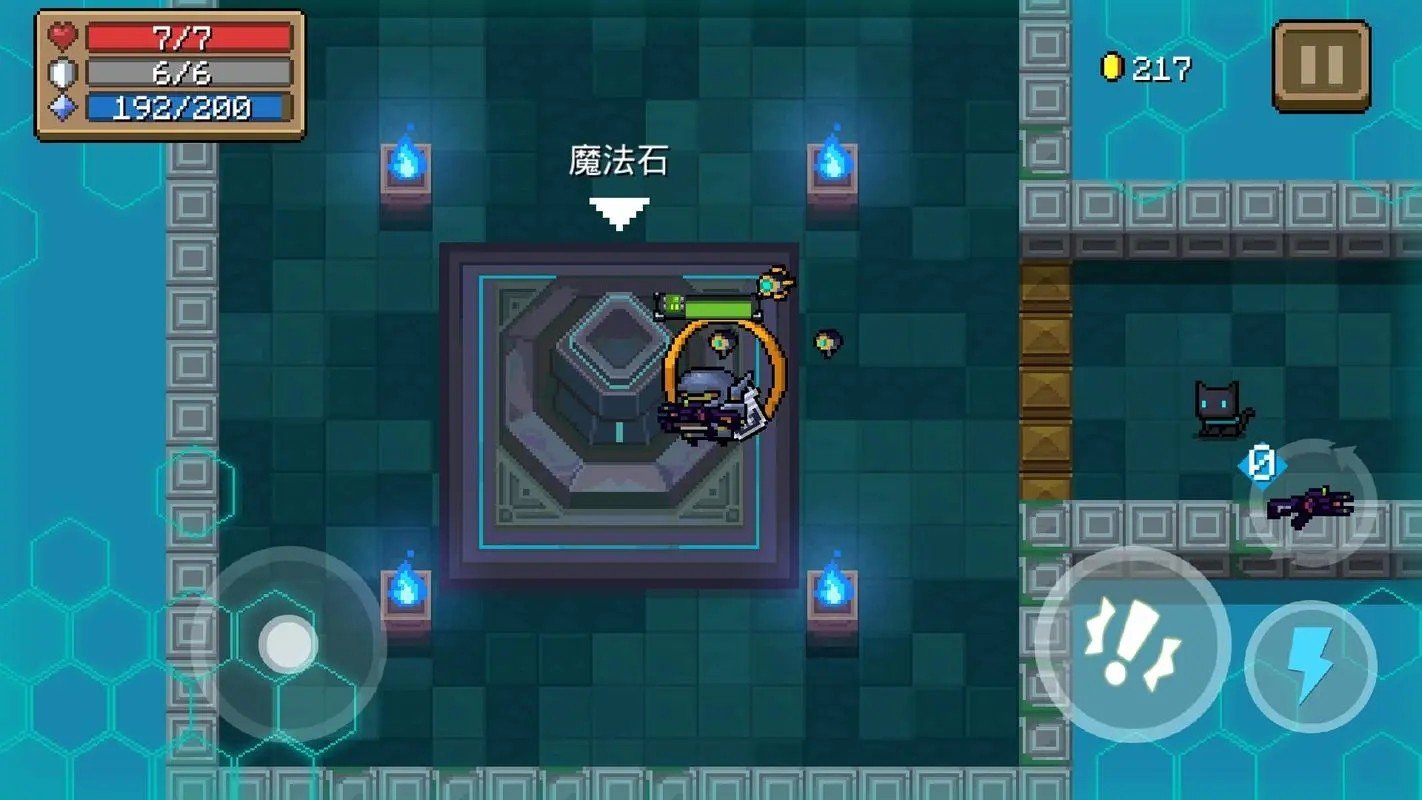Viewport: 1422px width, 800px height.
Task: Tap the player character in the gold ring
Action: [710, 400]
